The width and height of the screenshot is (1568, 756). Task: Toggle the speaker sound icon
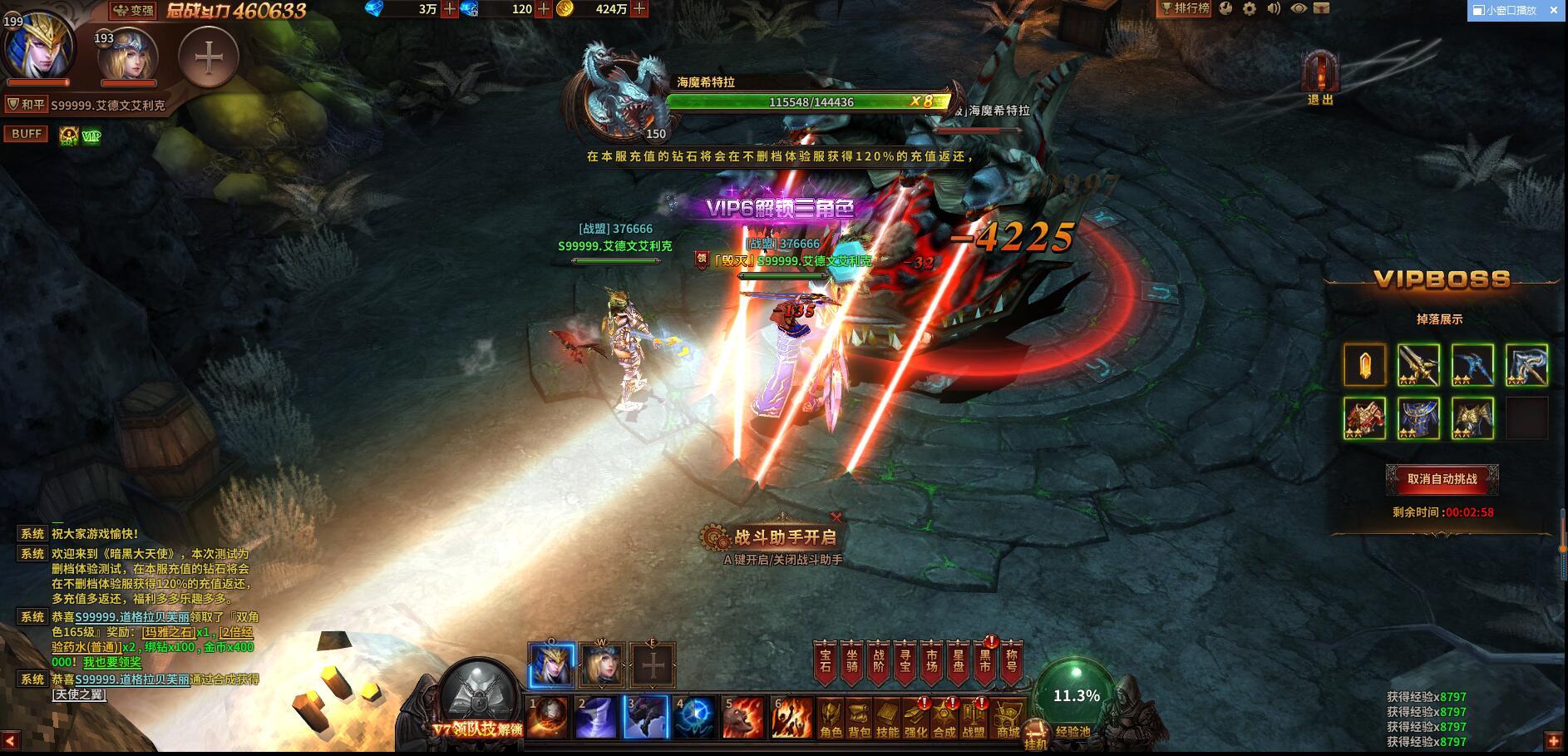point(1274,9)
